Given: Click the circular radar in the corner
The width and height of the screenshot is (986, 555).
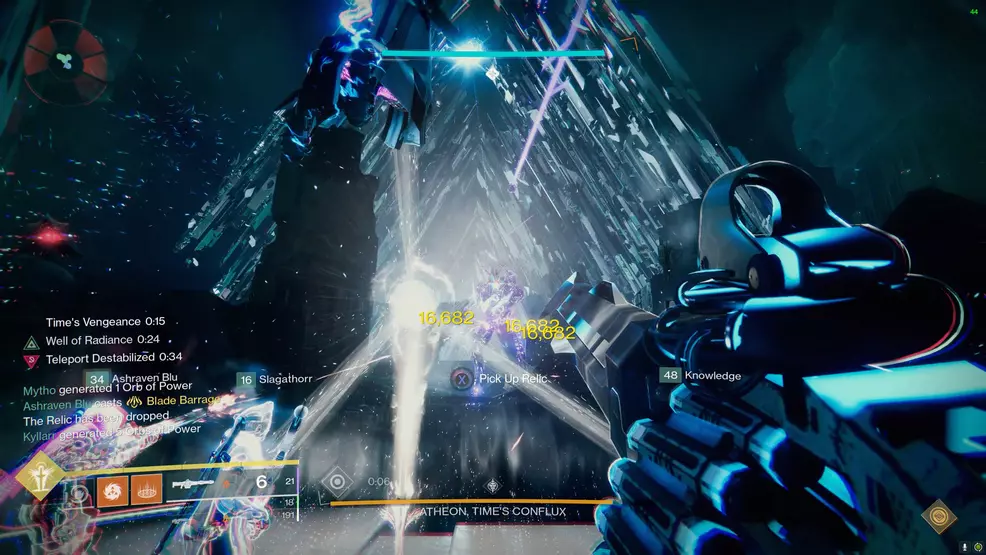Looking at the screenshot, I should pyautogui.click(x=66, y=63).
